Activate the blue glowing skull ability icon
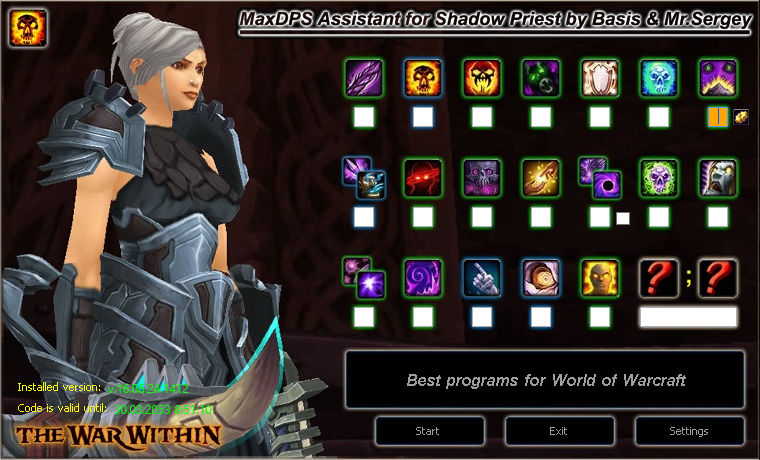This screenshot has width=760, height=460. click(x=659, y=77)
